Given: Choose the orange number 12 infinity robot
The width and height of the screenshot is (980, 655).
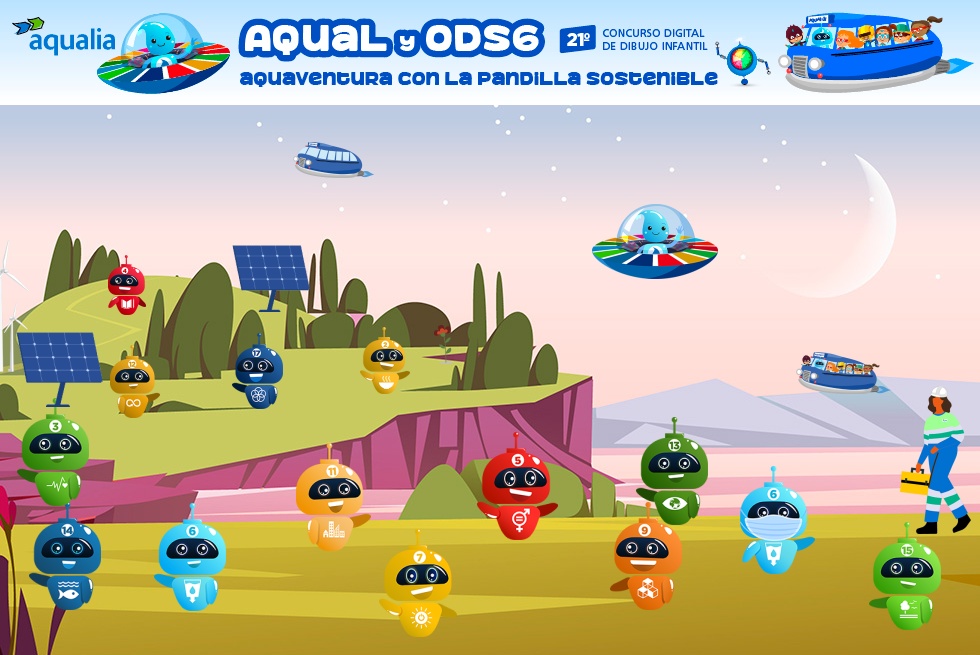Looking at the screenshot, I should (132, 385).
